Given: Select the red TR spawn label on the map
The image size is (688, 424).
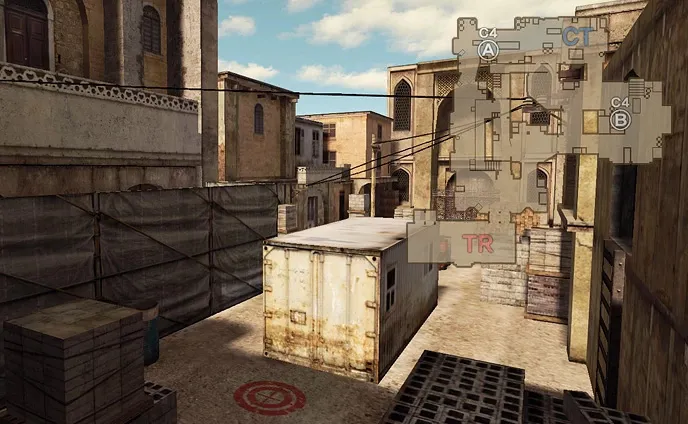Looking at the screenshot, I should (477, 245).
